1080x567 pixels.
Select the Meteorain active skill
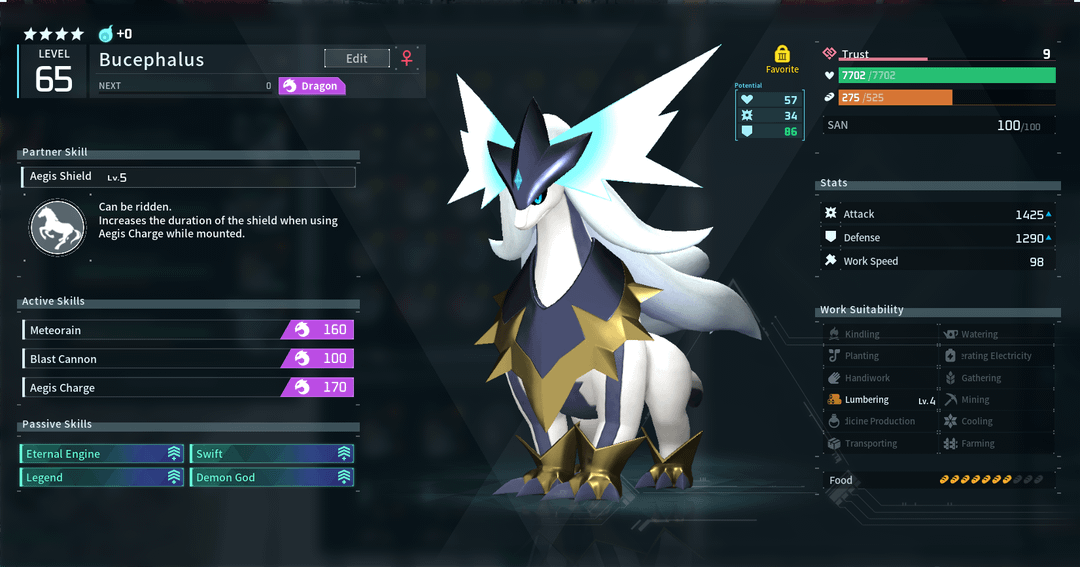click(187, 330)
